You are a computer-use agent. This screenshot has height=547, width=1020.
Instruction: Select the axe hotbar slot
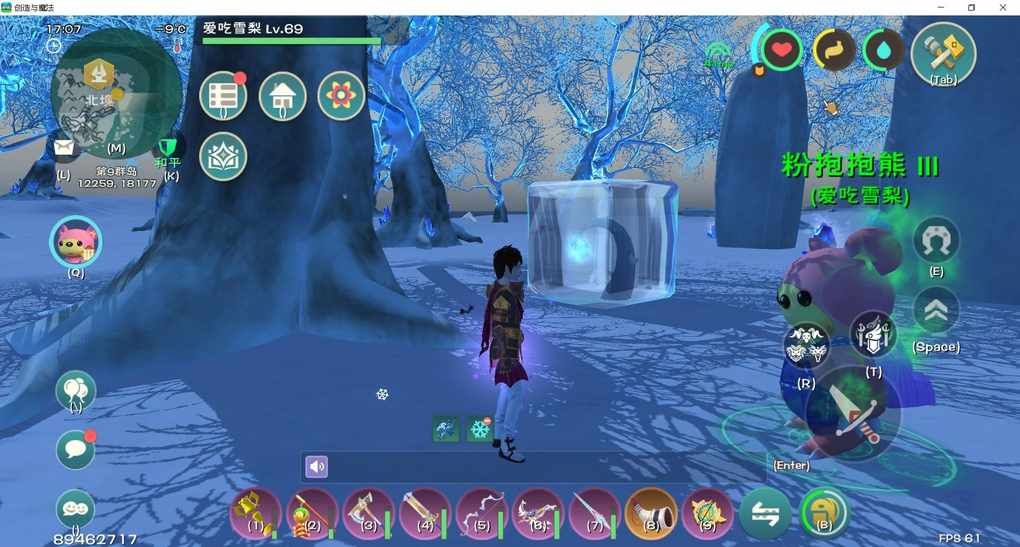tap(367, 513)
